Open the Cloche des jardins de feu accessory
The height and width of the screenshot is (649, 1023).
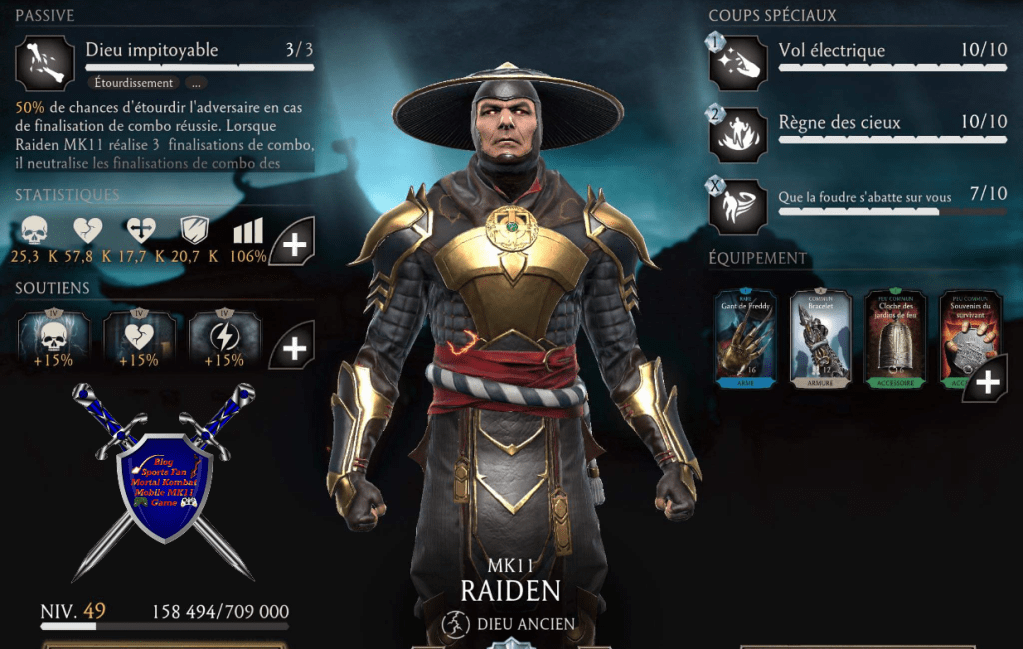click(894, 338)
